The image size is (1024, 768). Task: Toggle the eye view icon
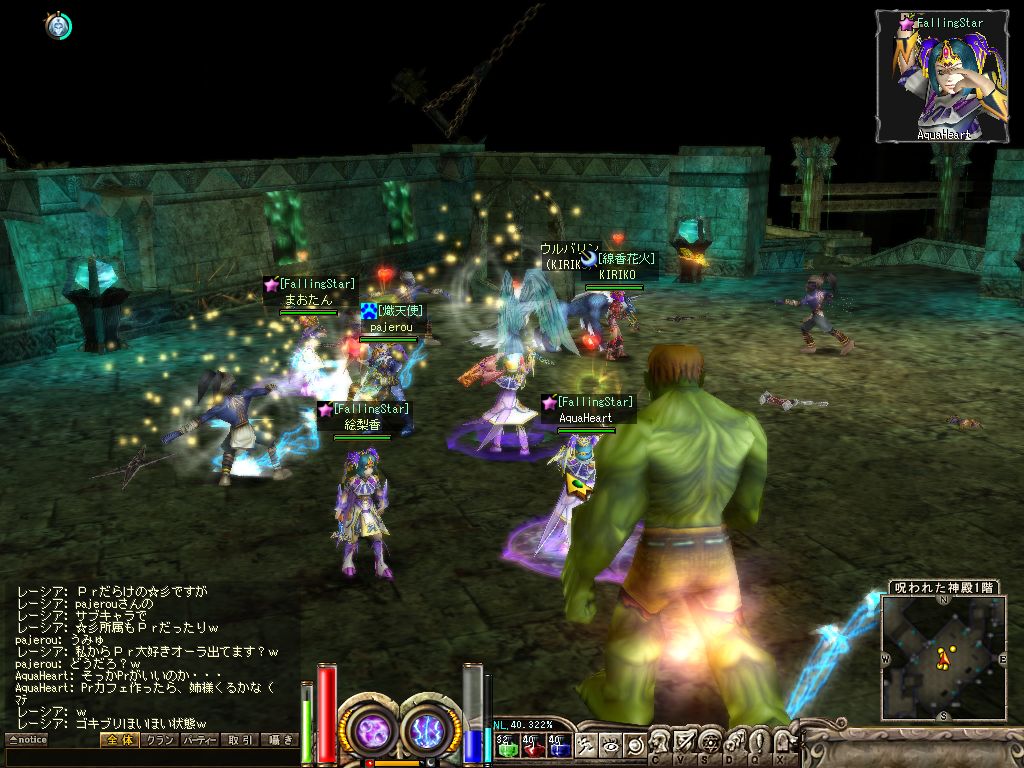click(x=610, y=745)
